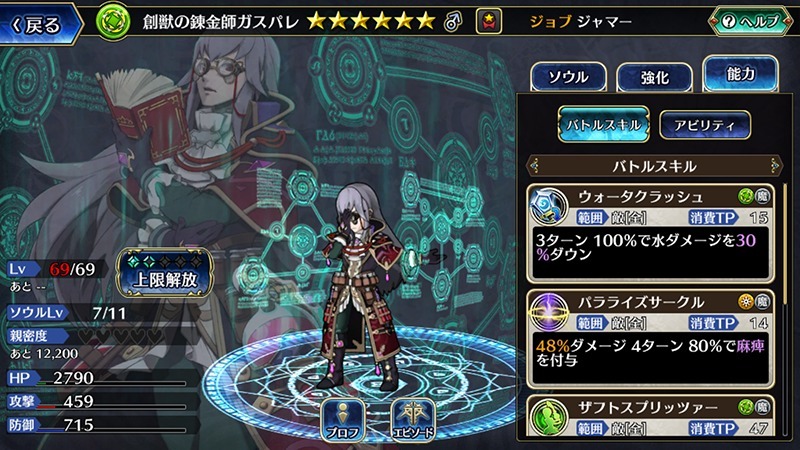Click the green attribute icon beside character name
800x450 pixels.
[x=116, y=20]
